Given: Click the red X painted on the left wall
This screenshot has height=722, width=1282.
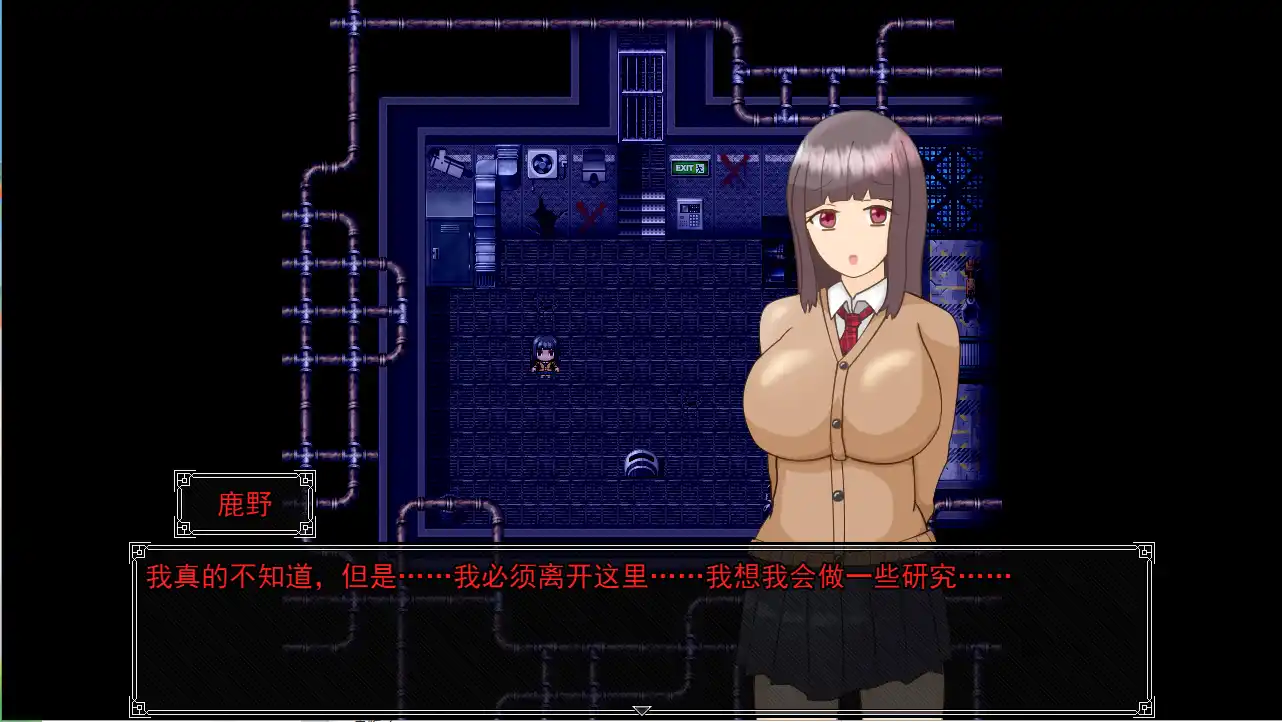Looking at the screenshot, I should (588, 215).
